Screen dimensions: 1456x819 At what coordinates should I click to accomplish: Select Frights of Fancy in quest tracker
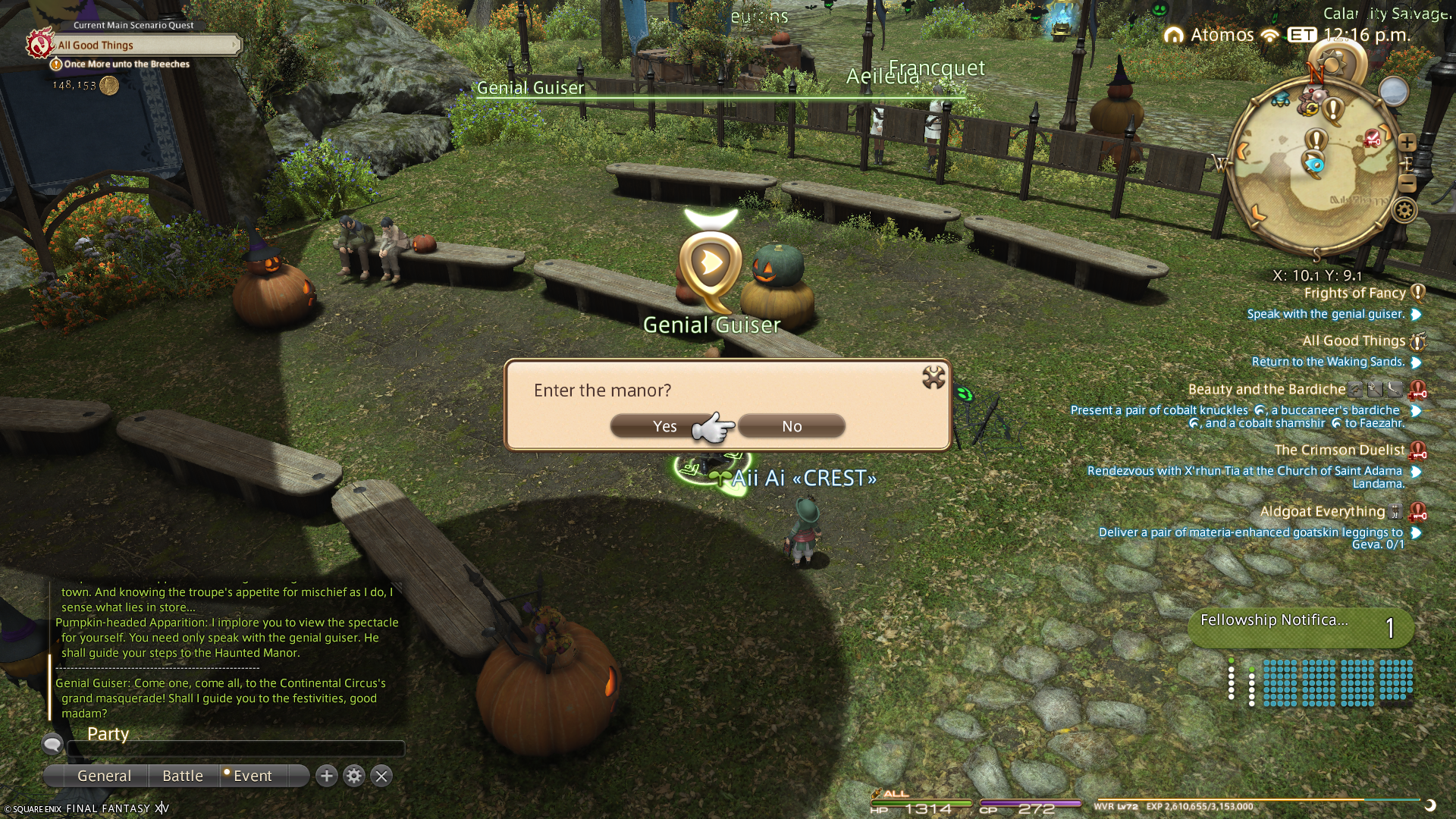pyautogui.click(x=1354, y=293)
